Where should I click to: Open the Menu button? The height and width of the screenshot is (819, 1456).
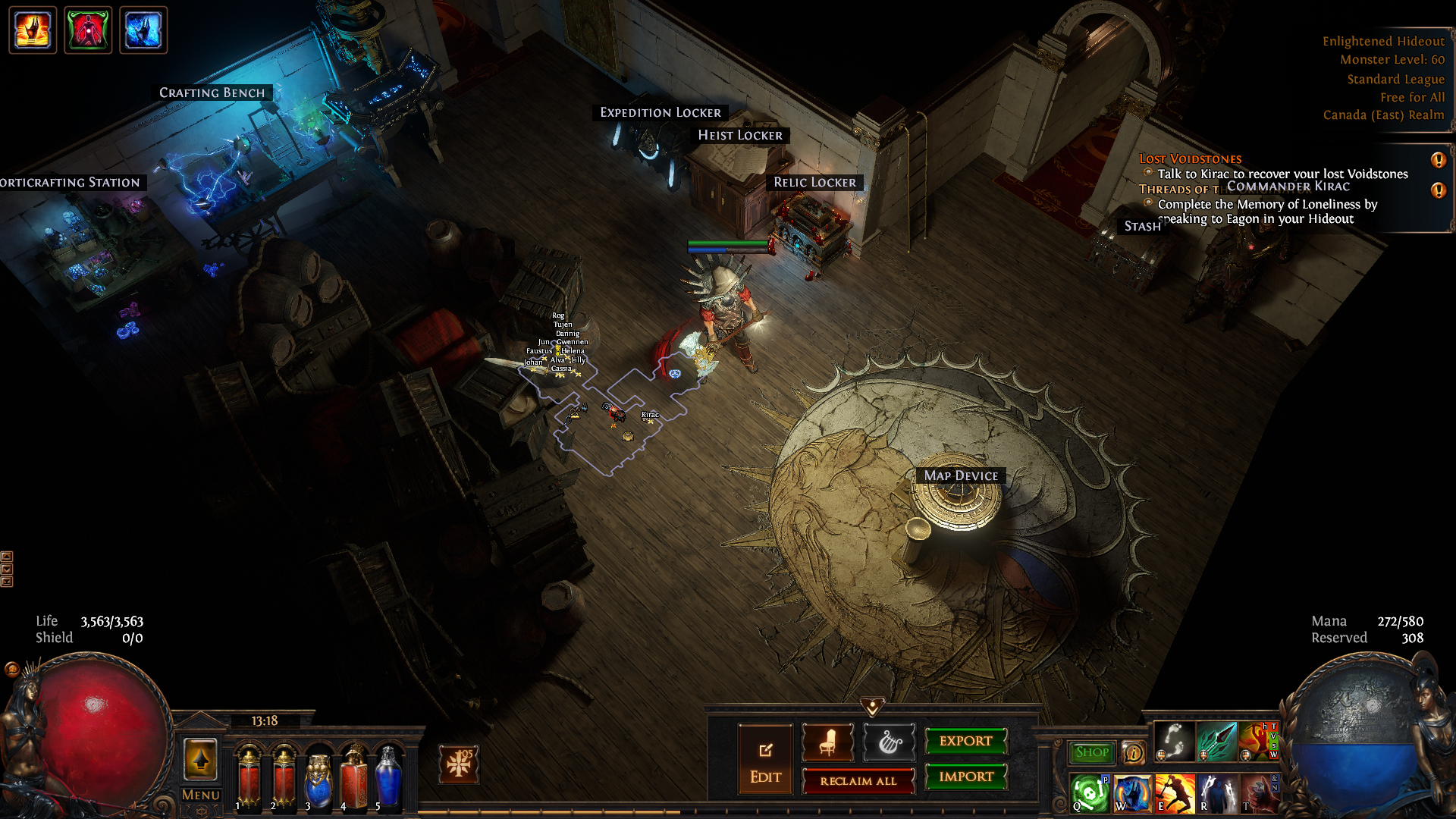point(200,795)
